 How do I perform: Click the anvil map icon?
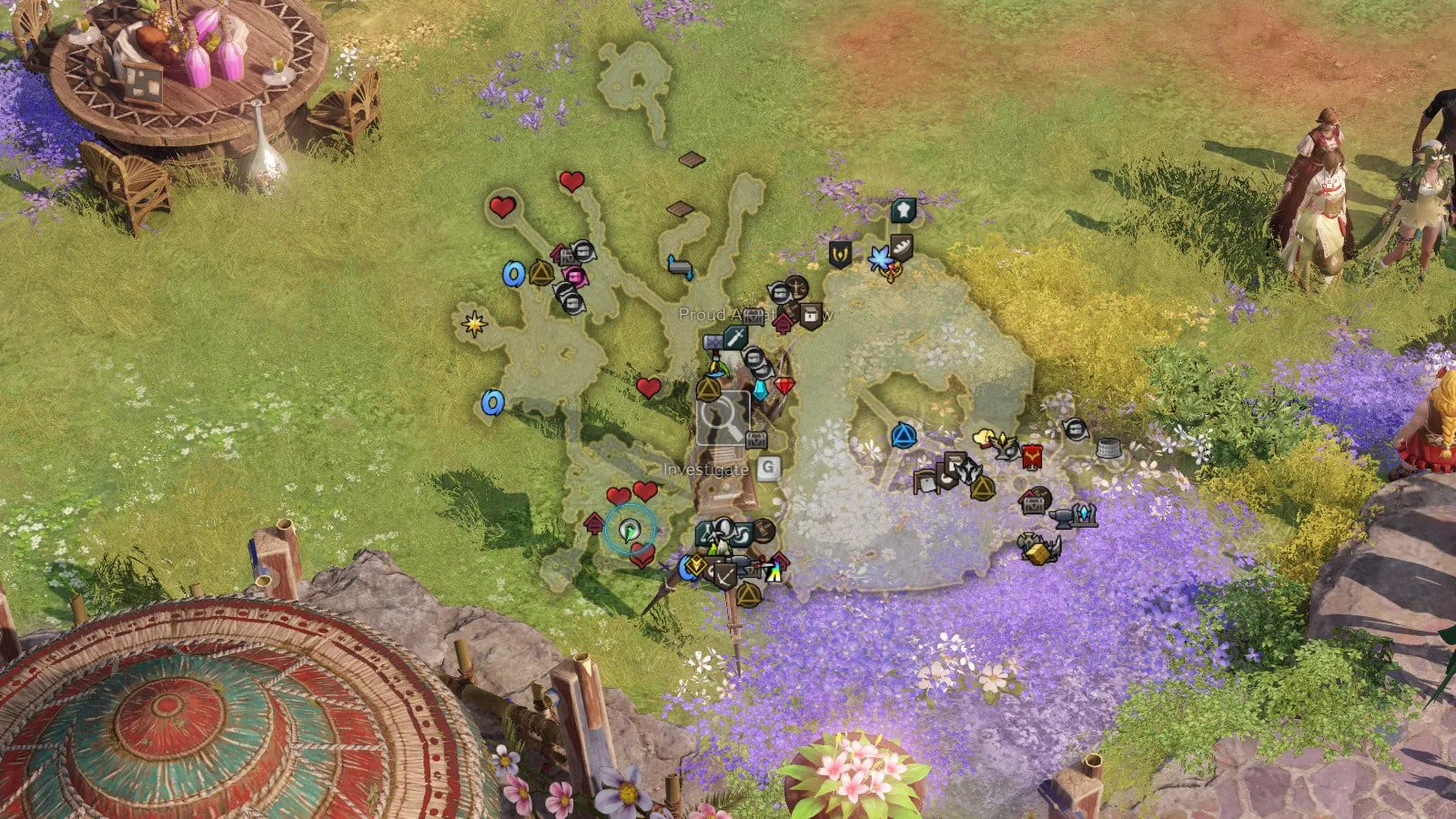point(1062,518)
